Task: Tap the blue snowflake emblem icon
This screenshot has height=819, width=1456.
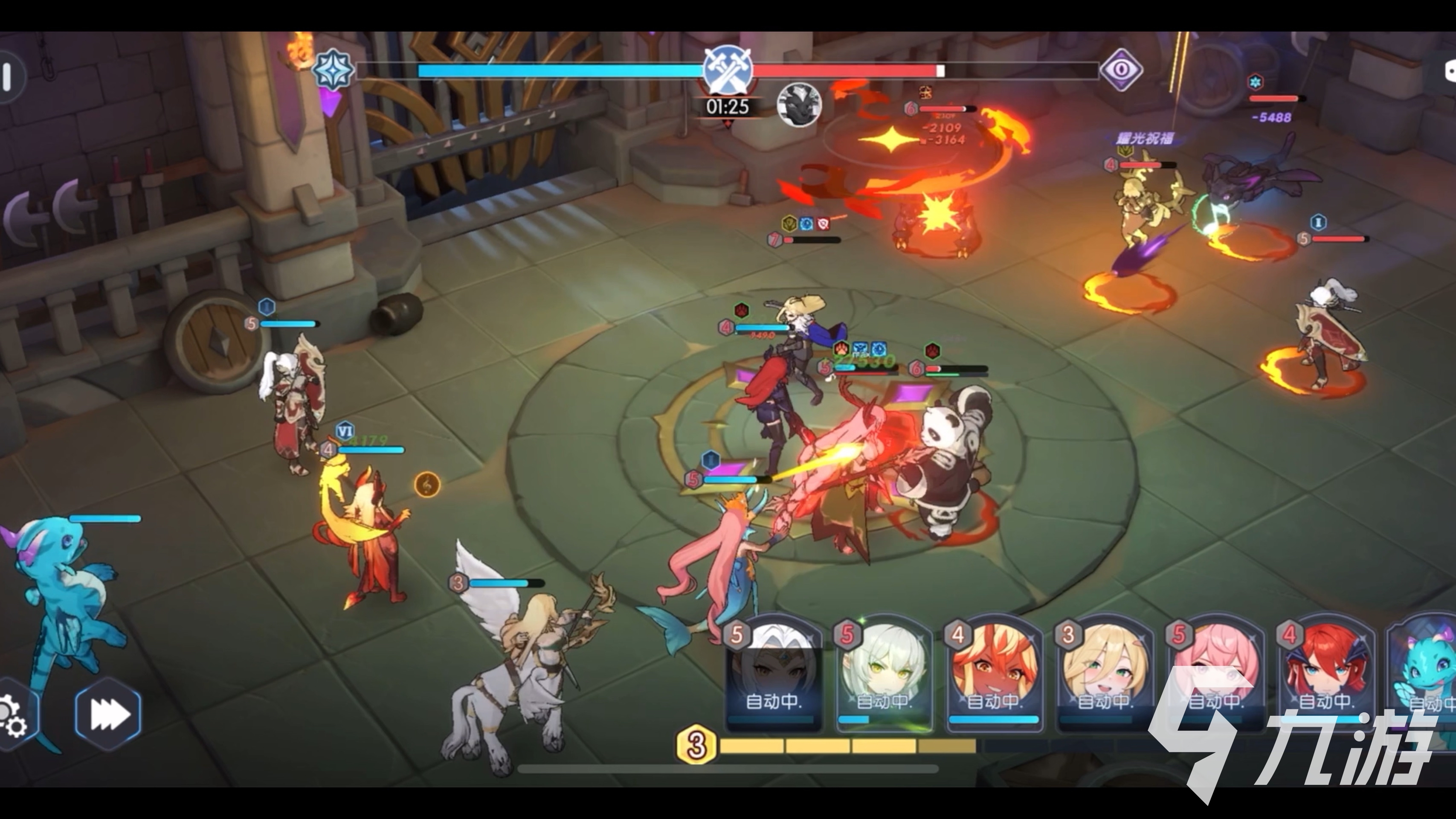Action: pyautogui.click(x=334, y=70)
